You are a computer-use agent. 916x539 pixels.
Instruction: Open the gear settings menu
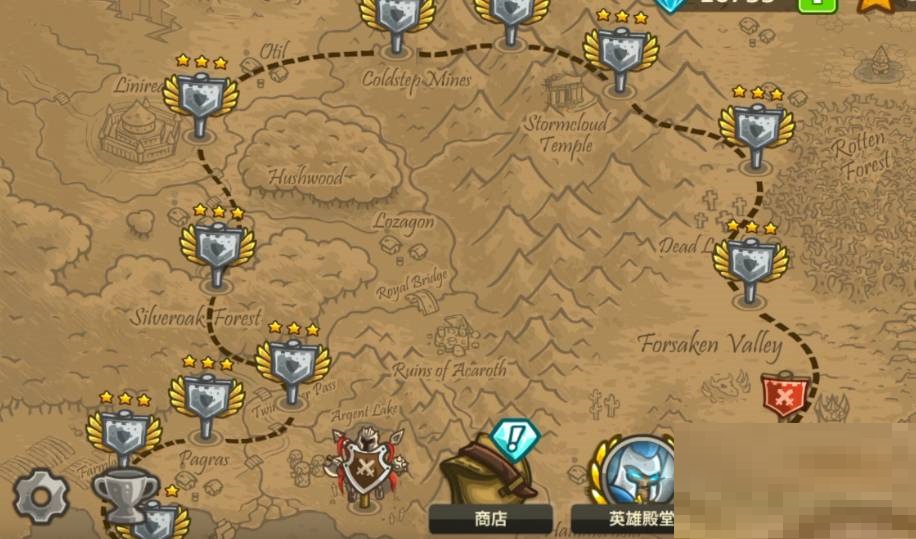pyautogui.click(x=41, y=496)
